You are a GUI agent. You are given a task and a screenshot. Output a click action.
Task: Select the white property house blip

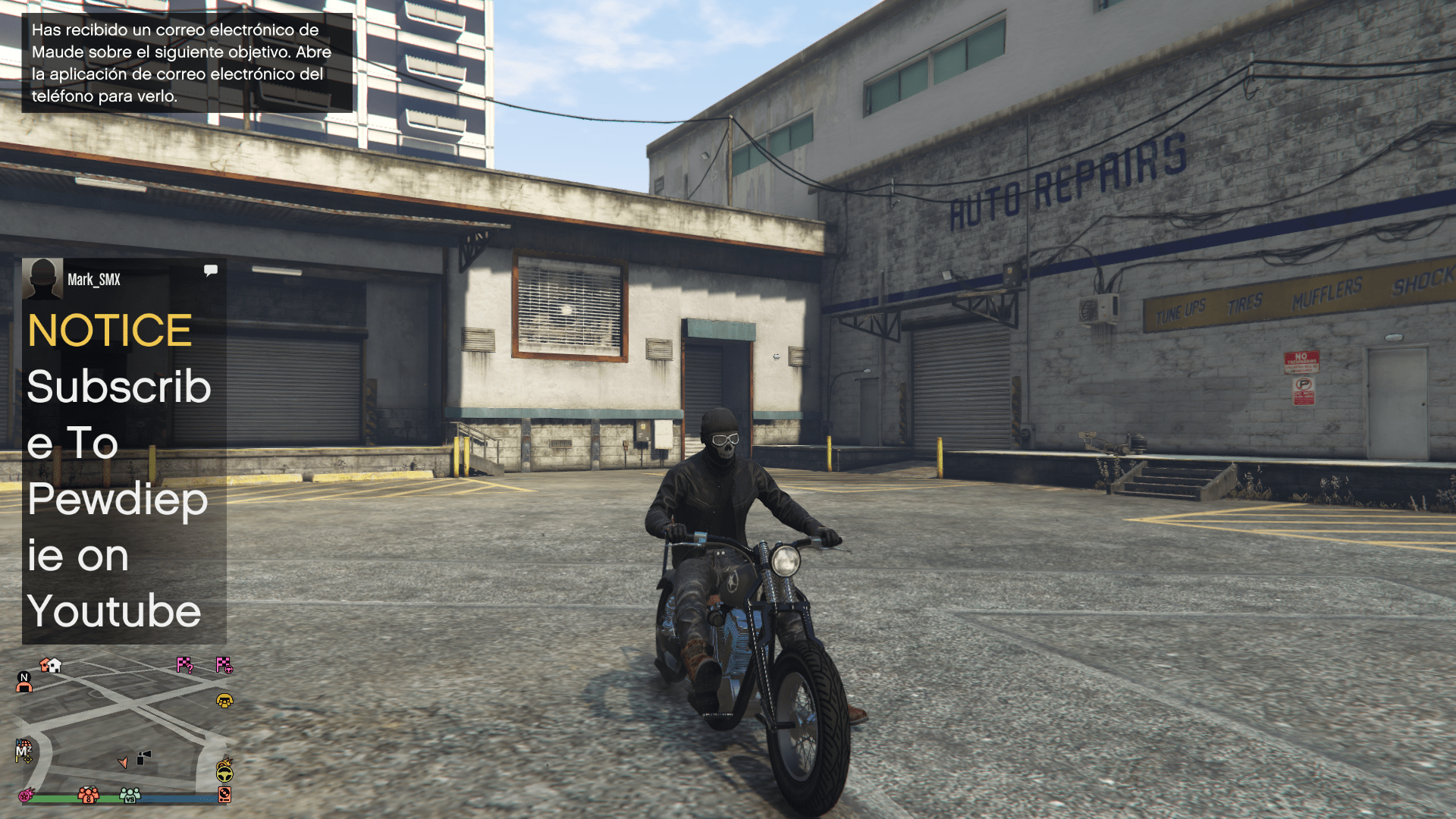(55, 666)
